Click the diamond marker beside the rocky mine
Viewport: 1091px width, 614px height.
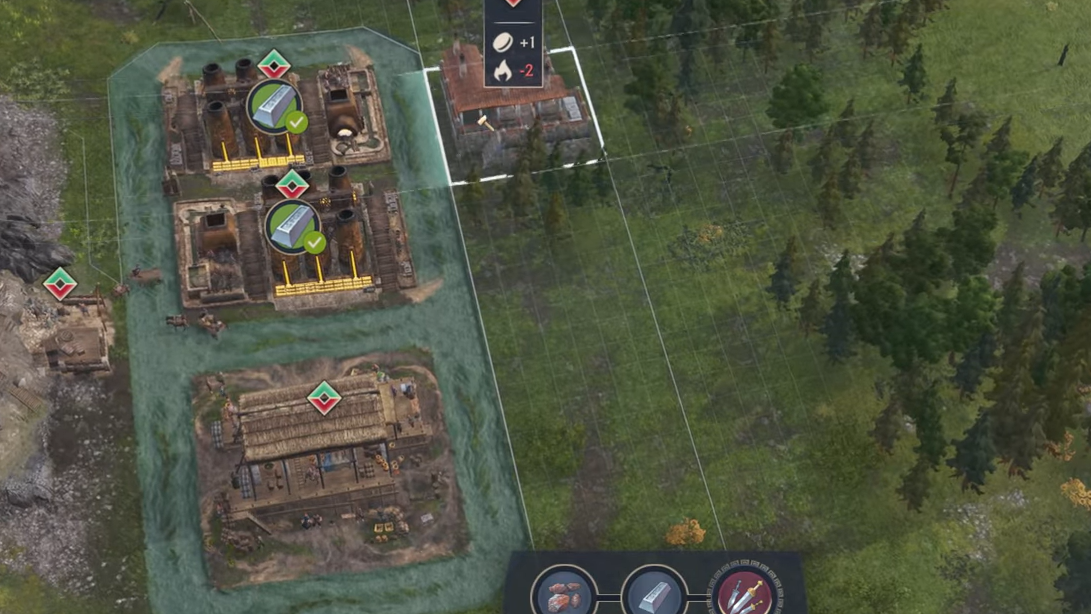[x=60, y=284]
